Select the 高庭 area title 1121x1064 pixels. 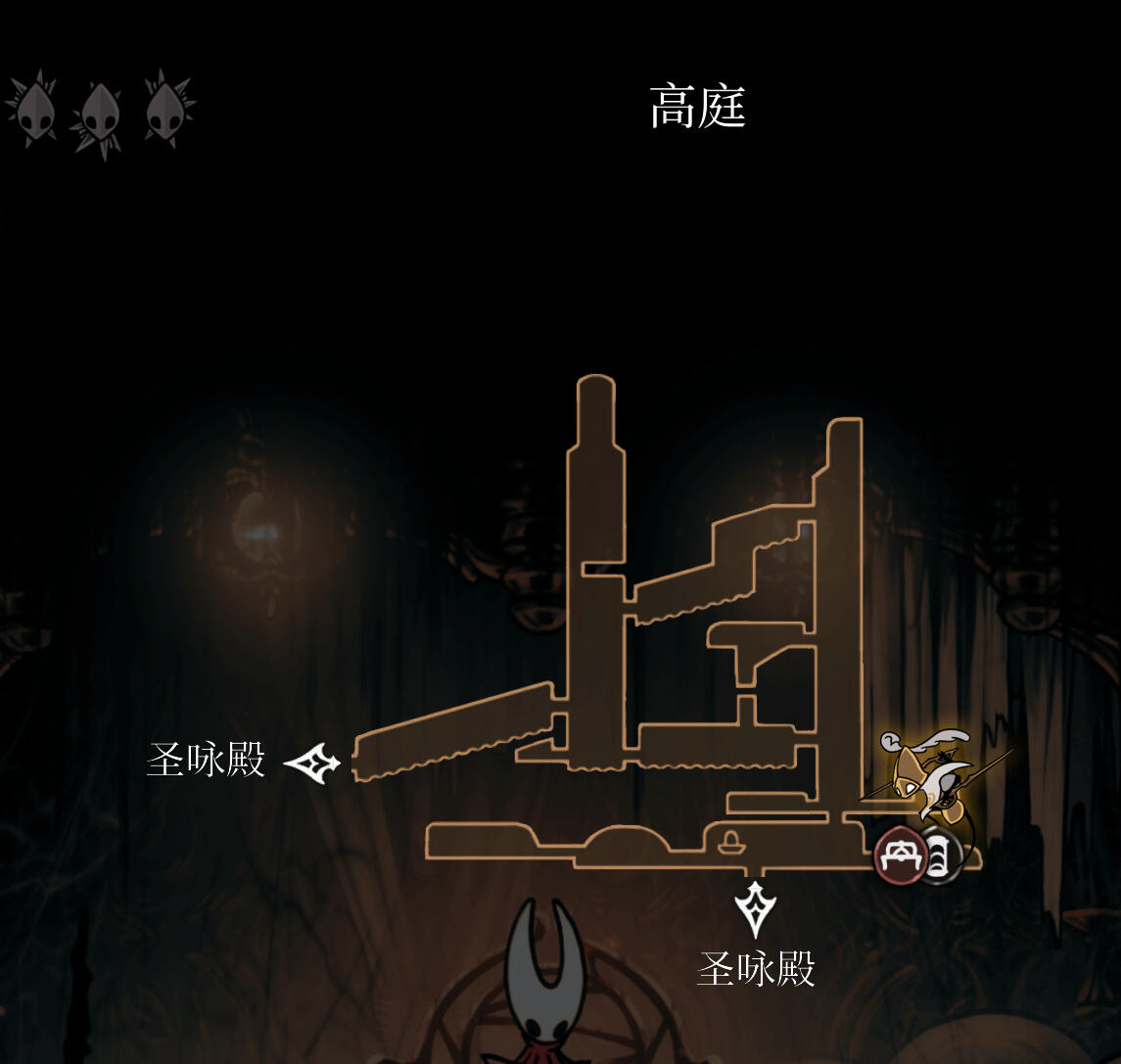[x=698, y=108]
